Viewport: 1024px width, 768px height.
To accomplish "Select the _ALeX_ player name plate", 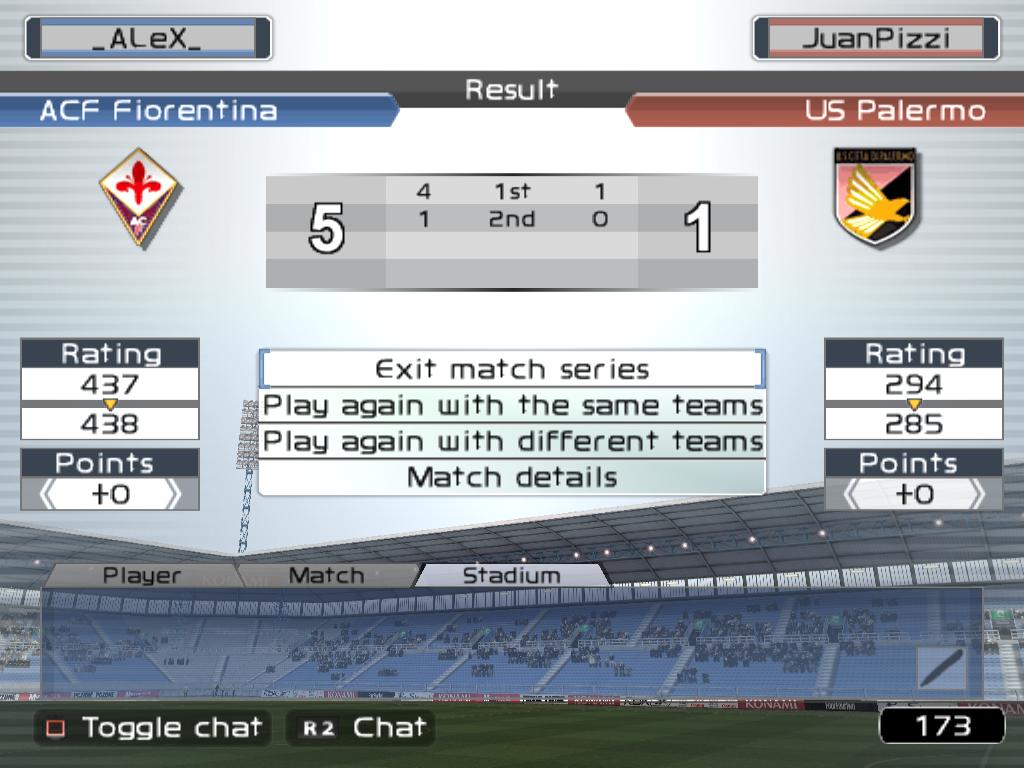I will [147, 39].
